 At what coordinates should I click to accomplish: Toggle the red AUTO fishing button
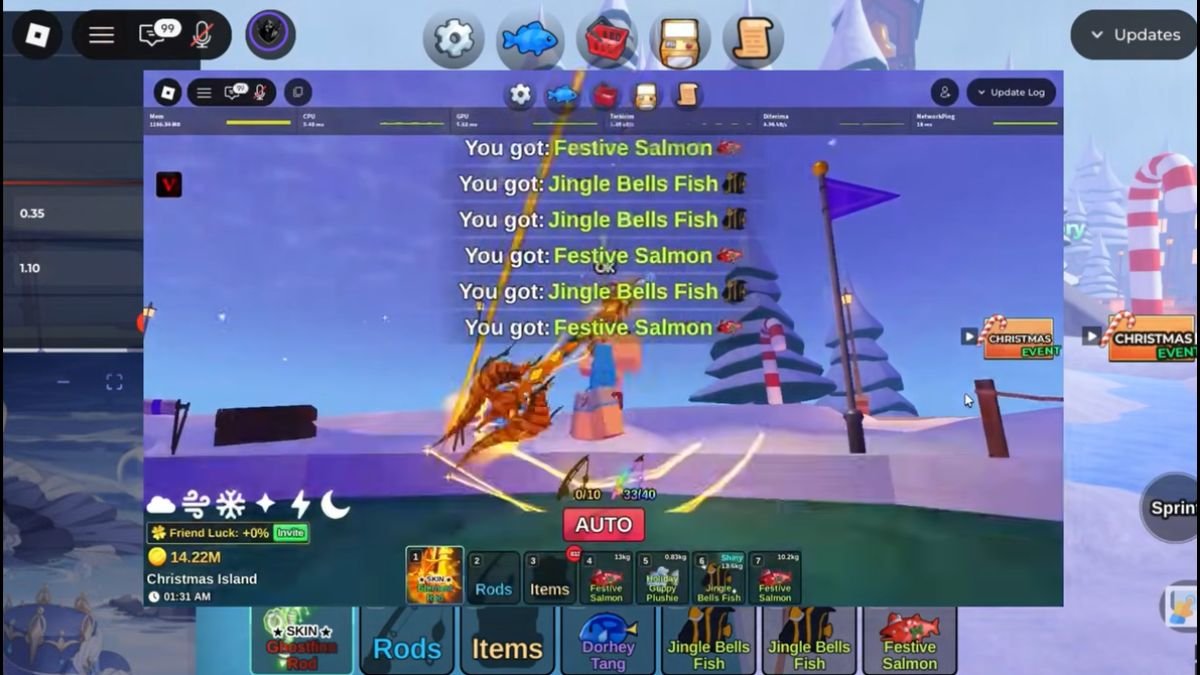pyautogui.click(x=603, y=525)
